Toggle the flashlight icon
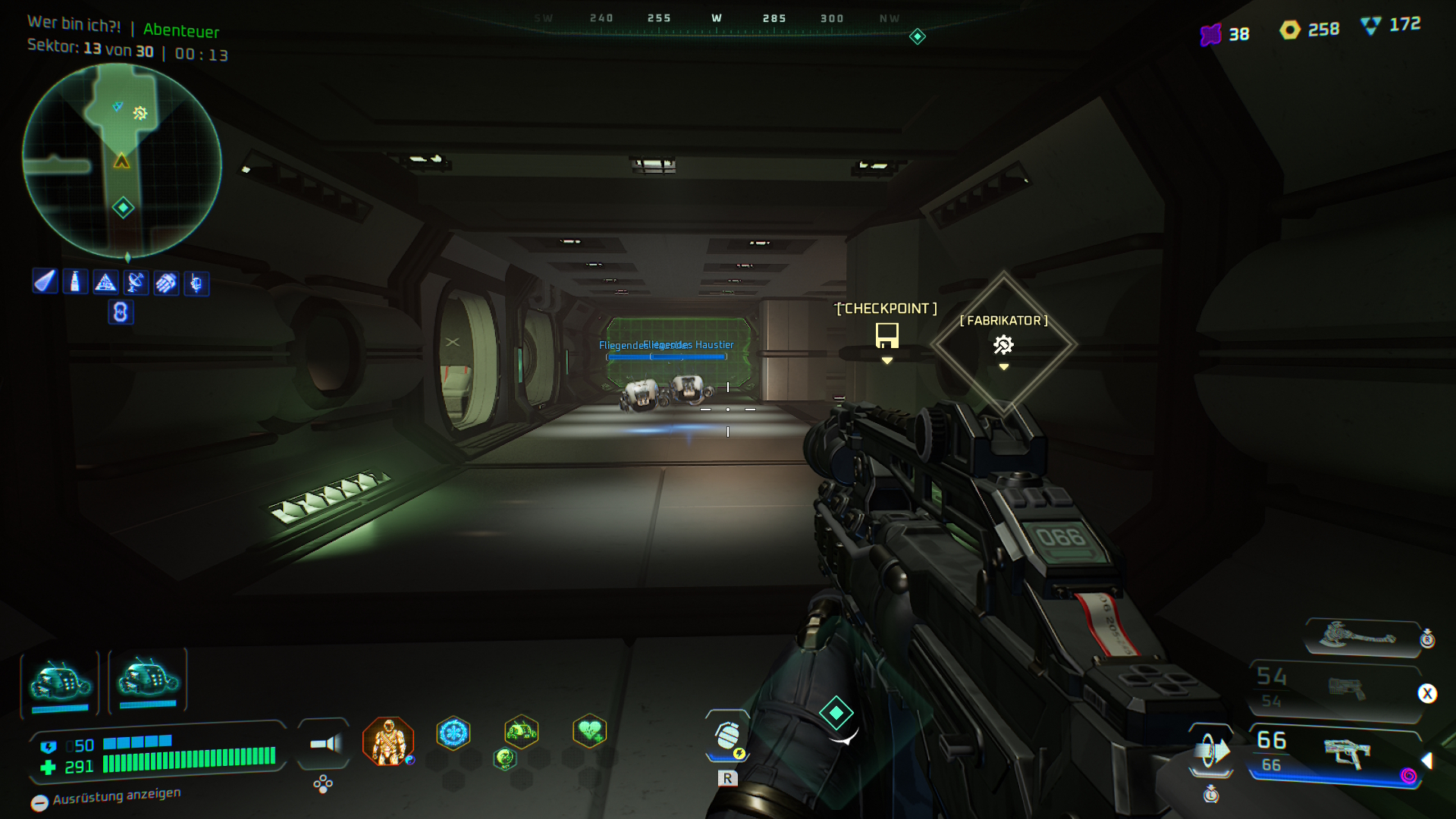 pyautogui.click(x=325, y=744)
